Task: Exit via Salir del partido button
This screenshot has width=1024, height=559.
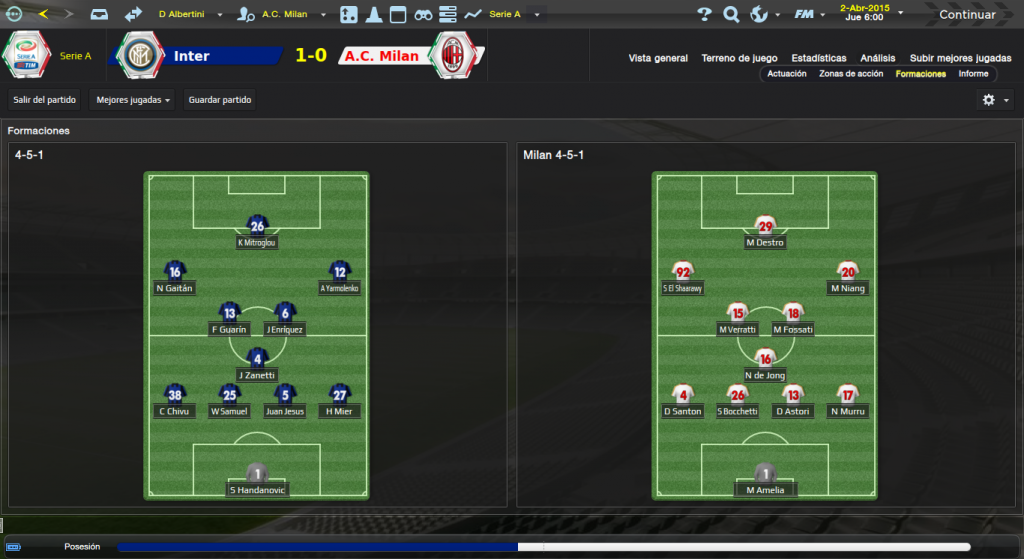Action: (44, 100)
